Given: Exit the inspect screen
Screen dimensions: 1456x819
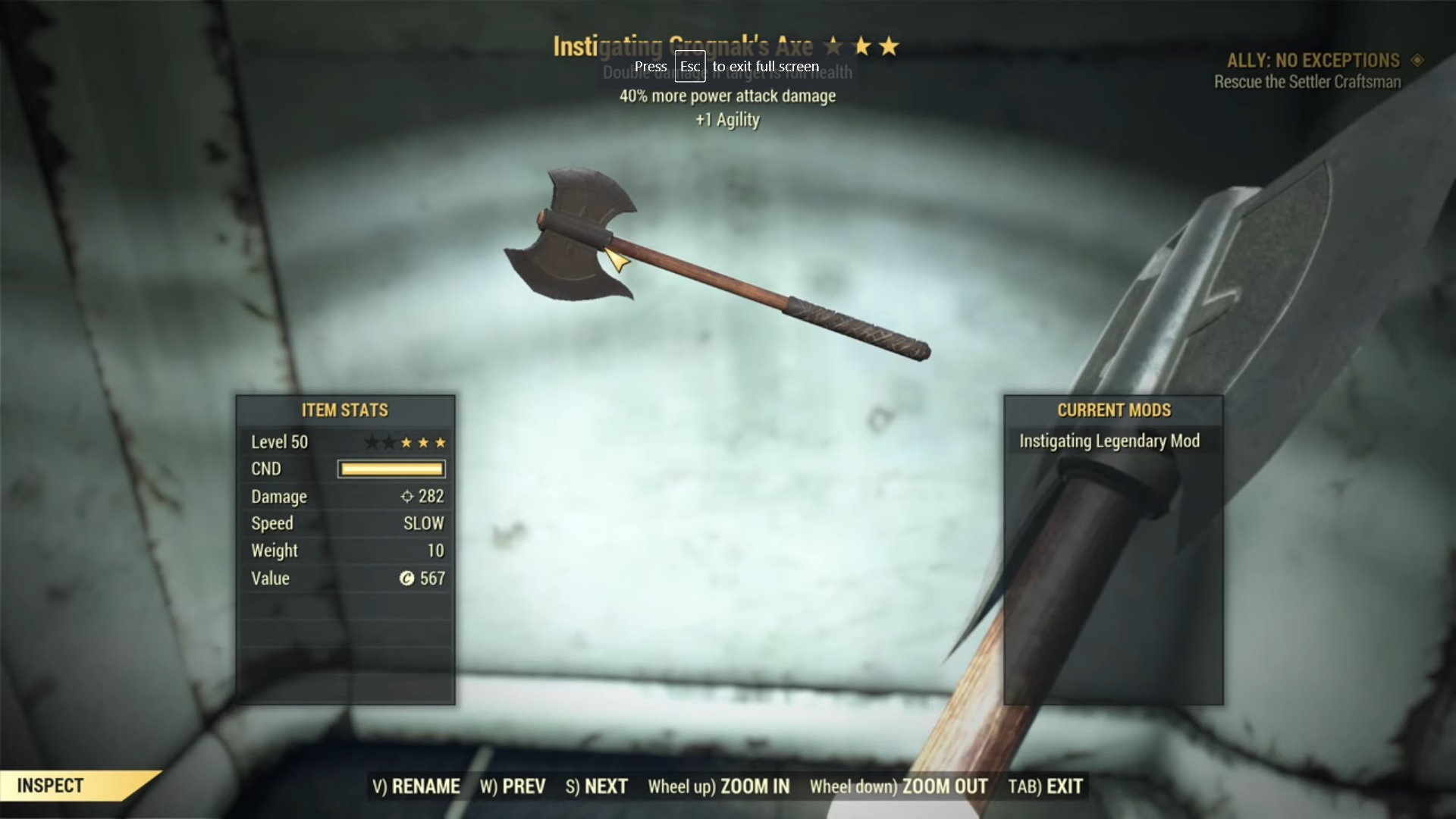Looking at the screenshot, I should tap(1045, 786).
